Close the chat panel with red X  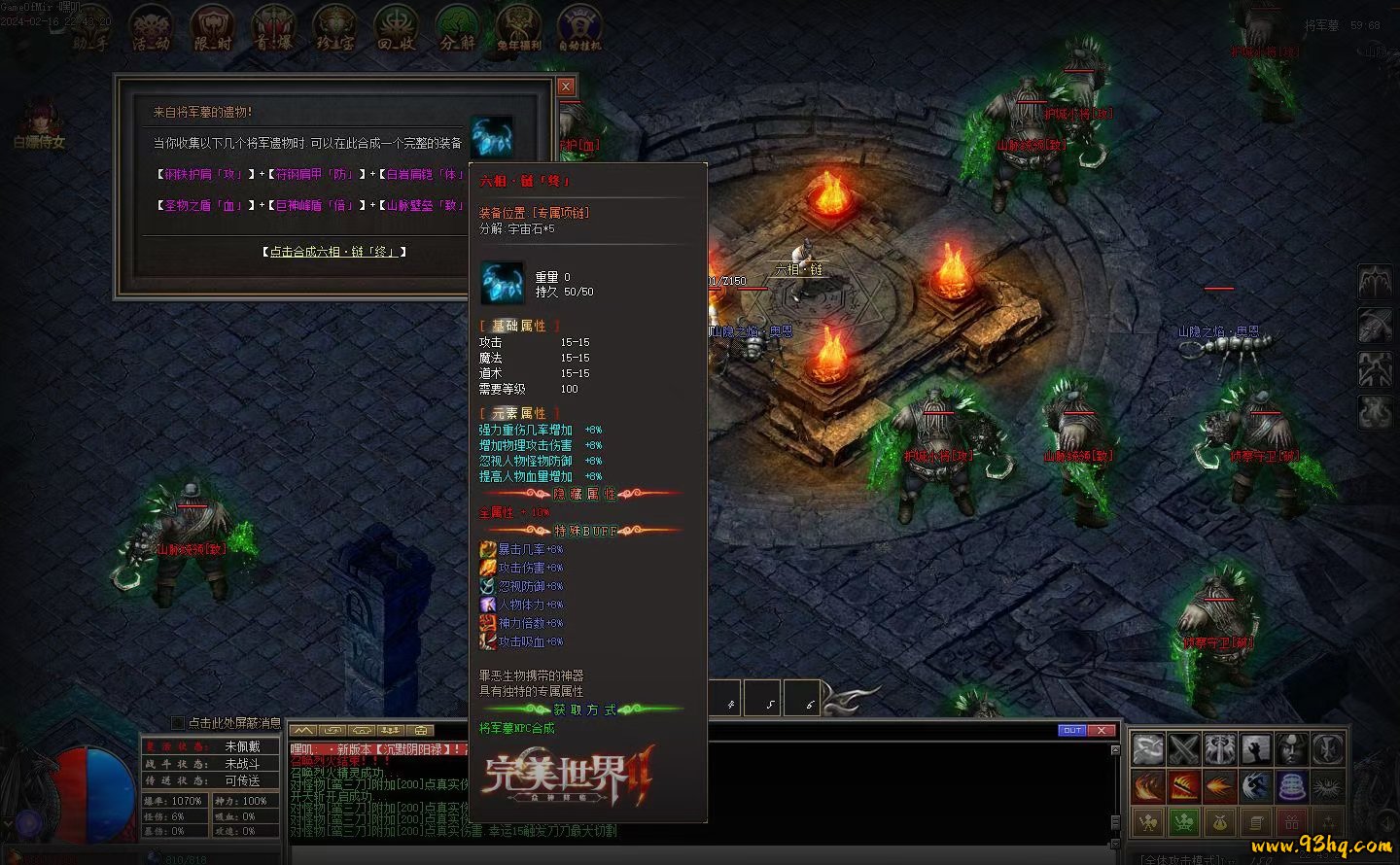[x=1101, y=730]
